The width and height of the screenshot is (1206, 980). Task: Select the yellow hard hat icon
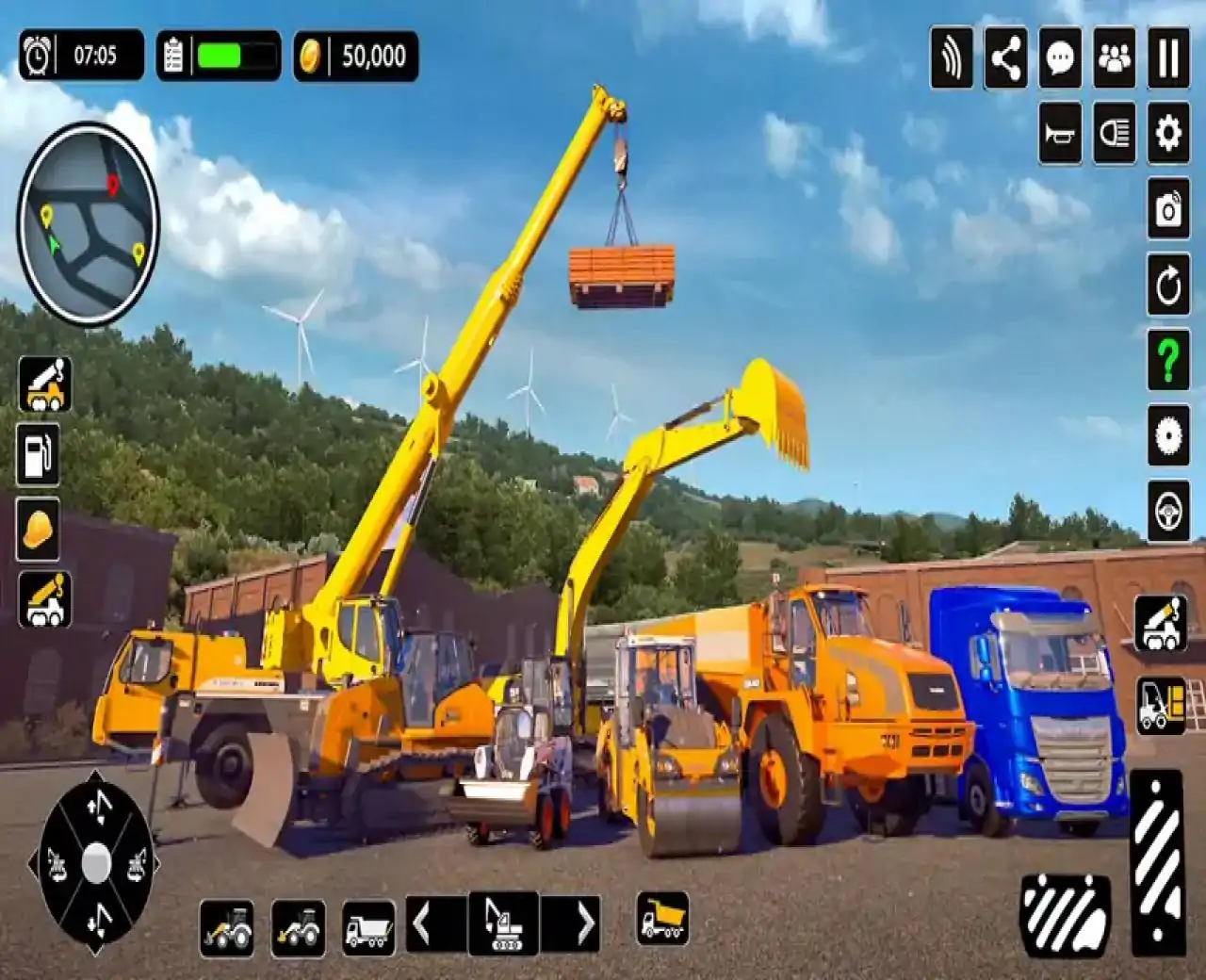point(39,529)
